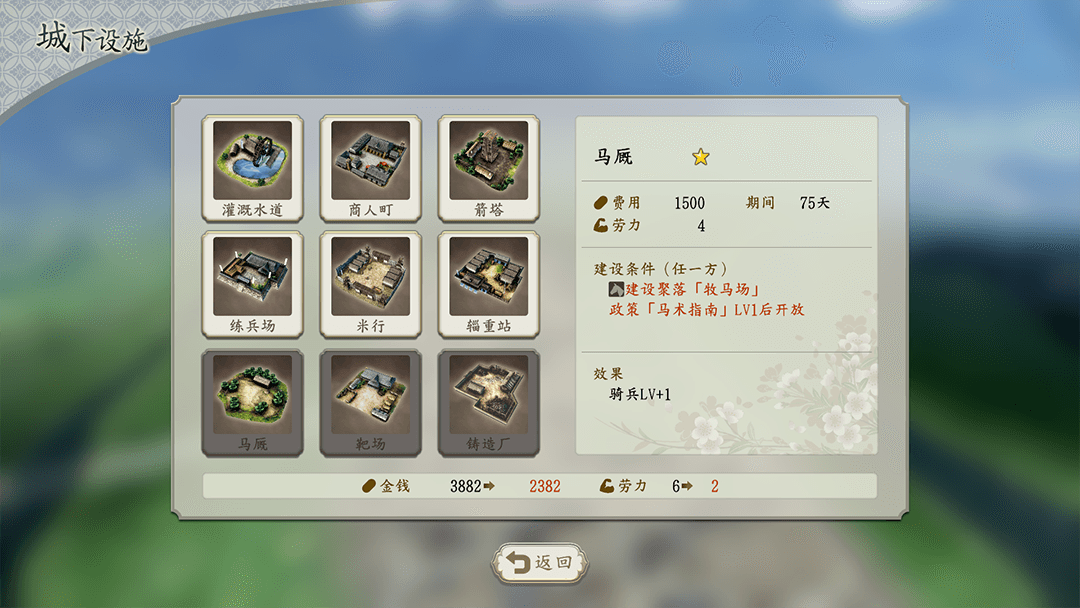This screenshot has width=1080, height=608.
Task: Click the 马厩 stable tile
Action: [x=252, y=402]
